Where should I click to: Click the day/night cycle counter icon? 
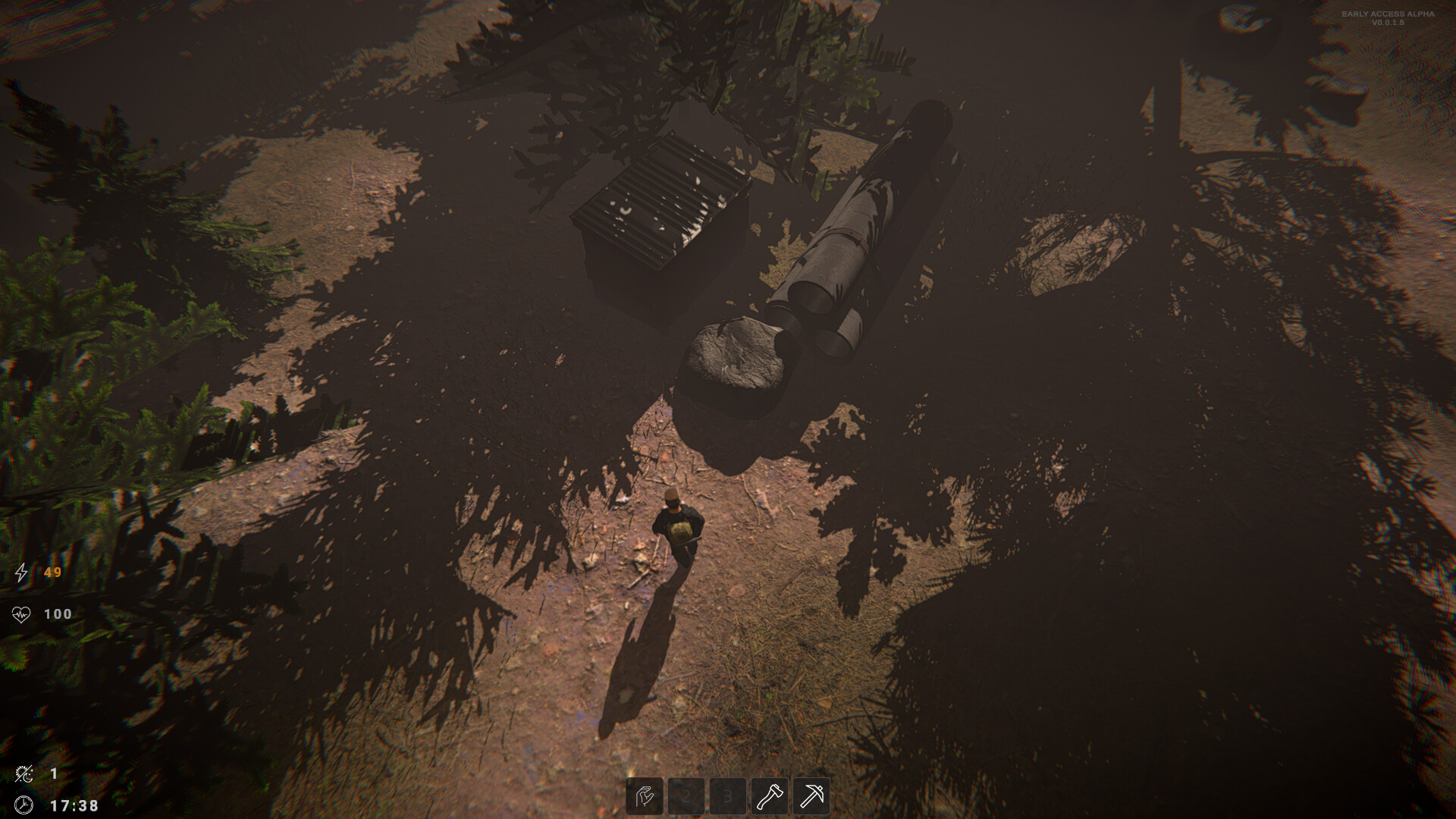click(x=24, y=773)
